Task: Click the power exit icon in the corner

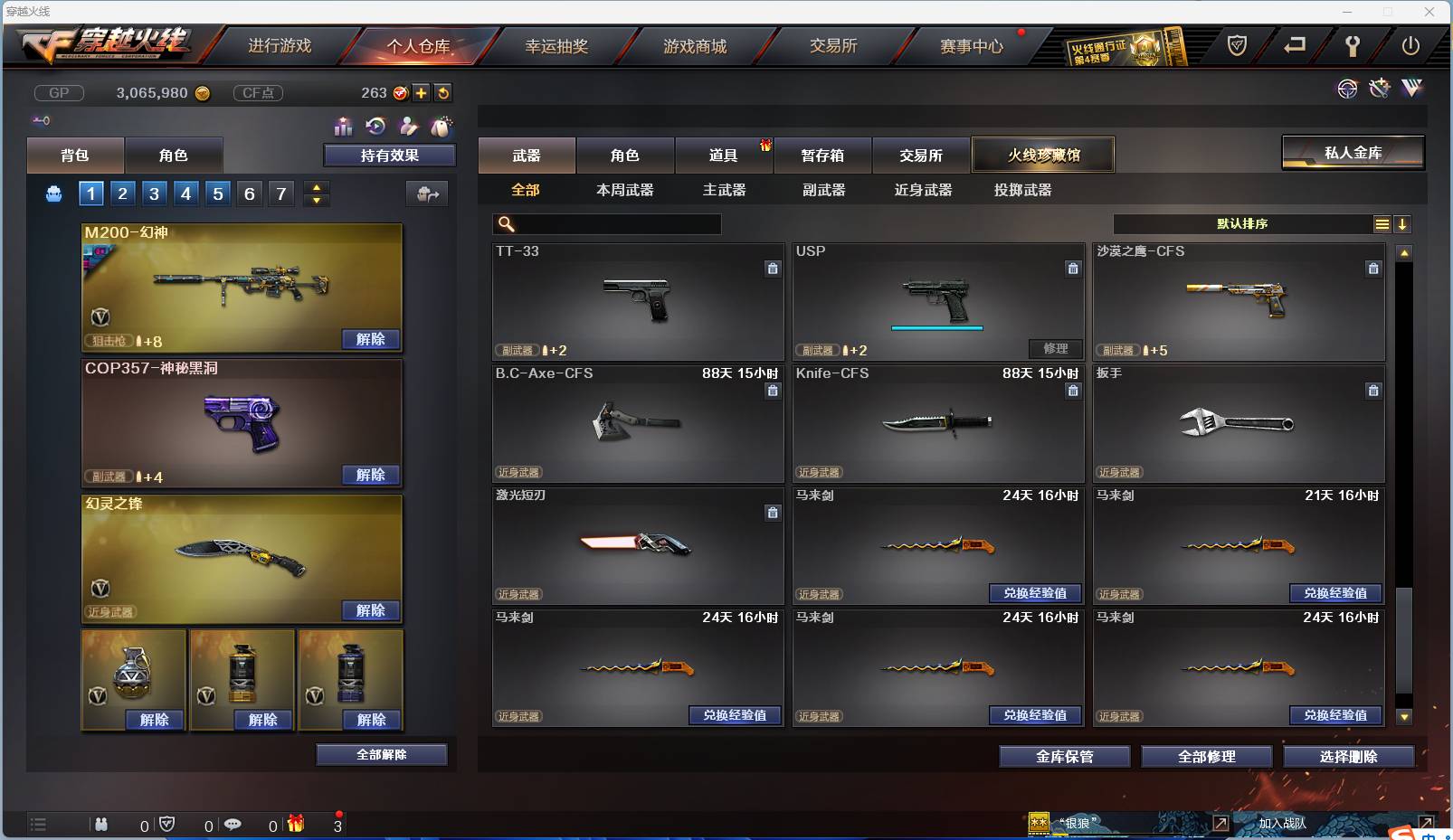Action: [x=1410, y=46]
